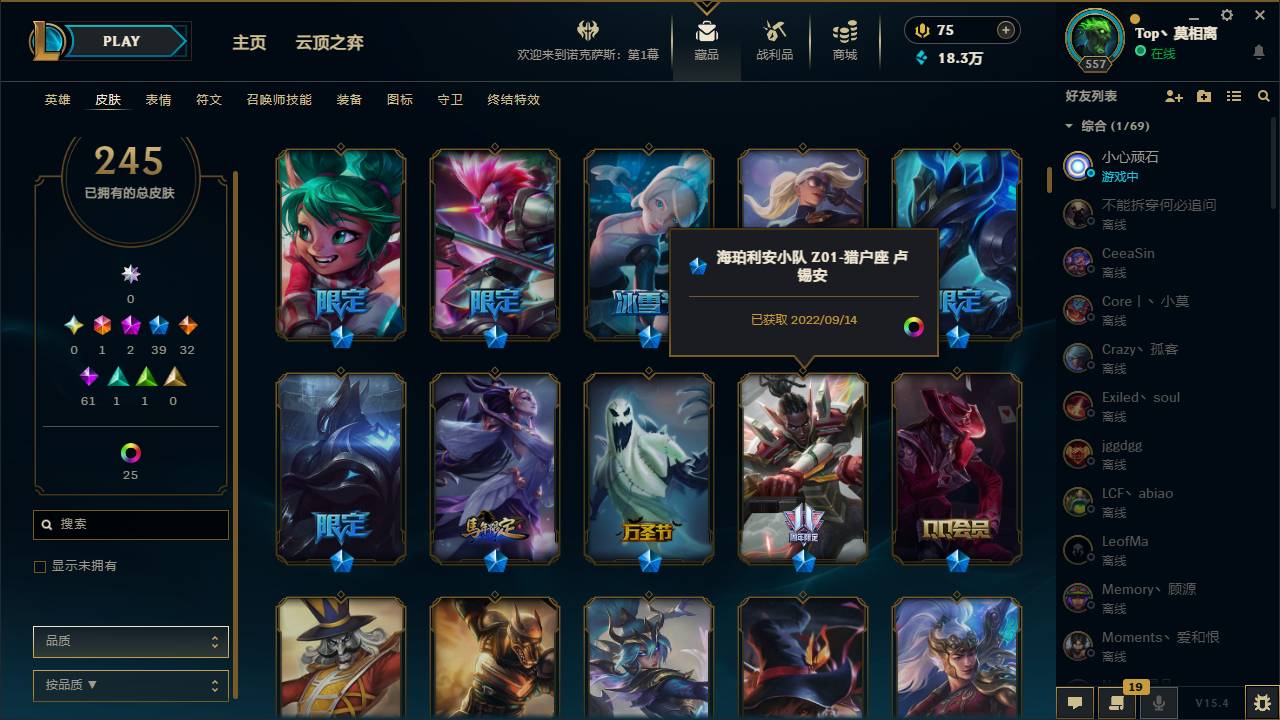Viewport: 1280px width, 720px height.
Task: Search friends using the magnifier icon
Action: pos(1264,96)
